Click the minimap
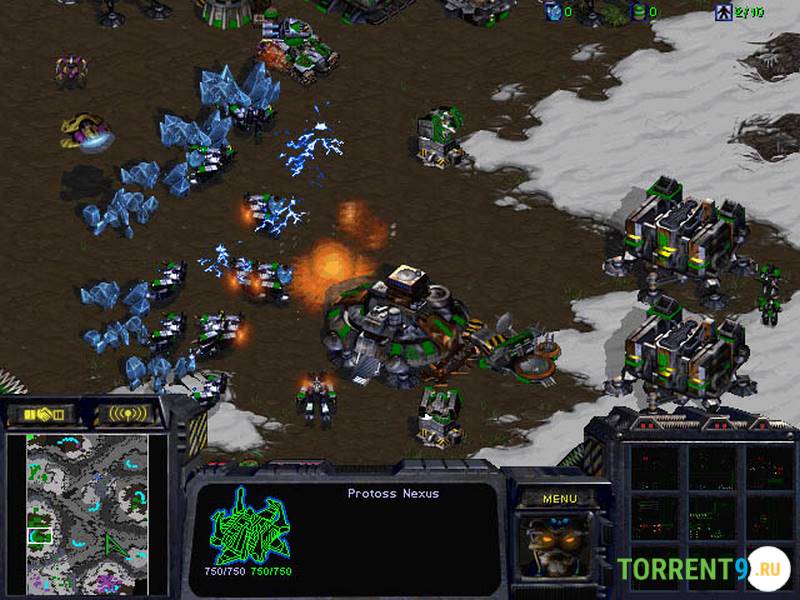800x600 pixels. (x=87, y=515)
